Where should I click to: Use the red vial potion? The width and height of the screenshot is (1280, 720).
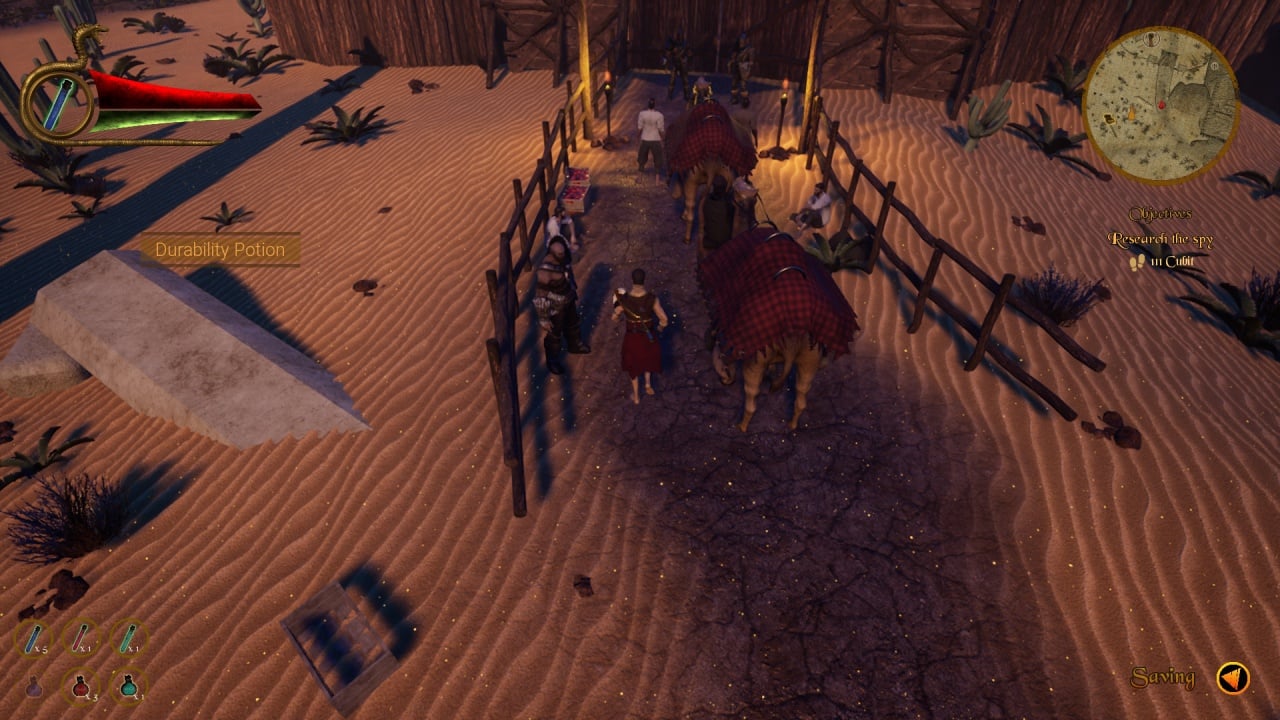point(82,638)
